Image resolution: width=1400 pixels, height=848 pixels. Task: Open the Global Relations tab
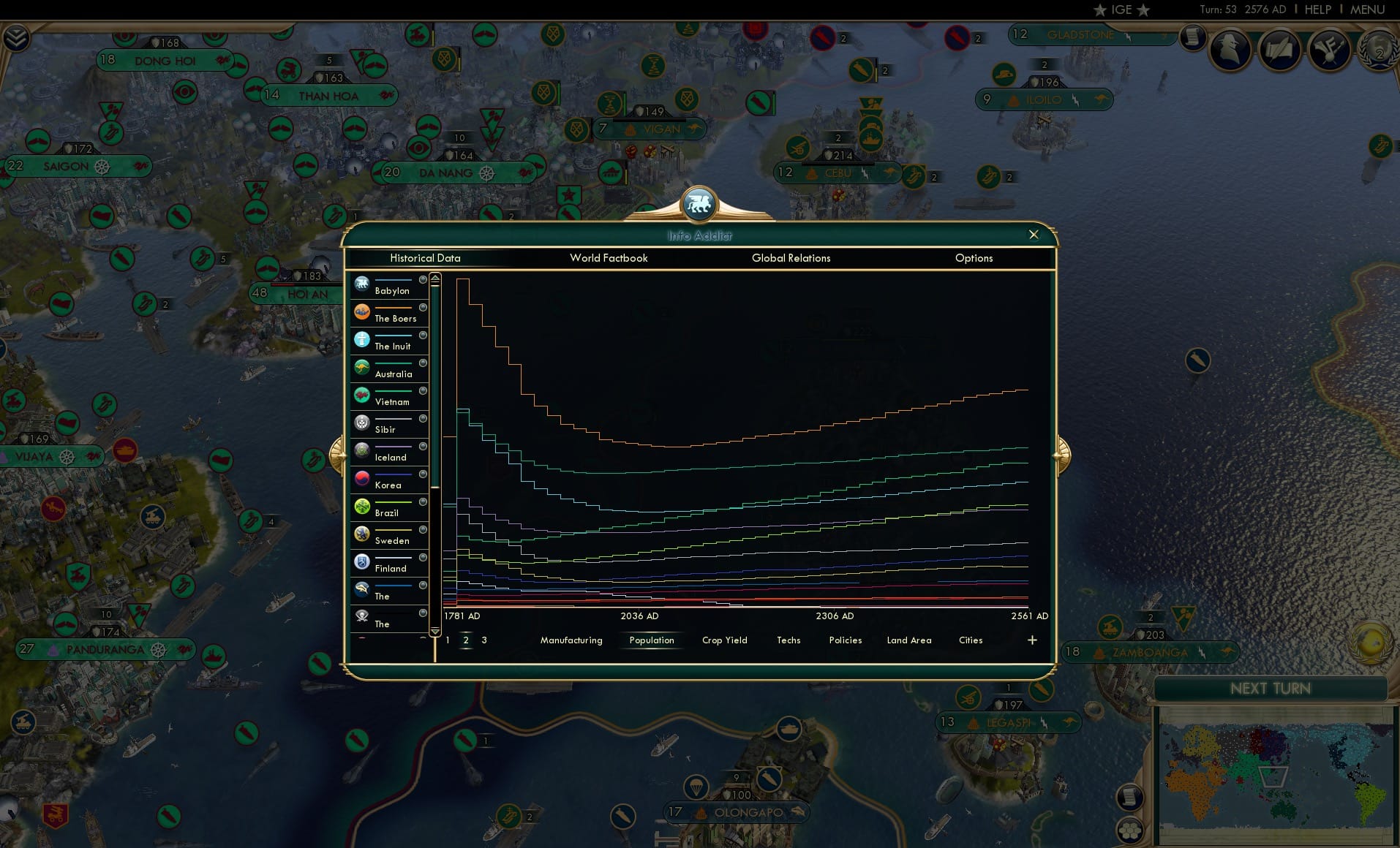coord(791,258)
